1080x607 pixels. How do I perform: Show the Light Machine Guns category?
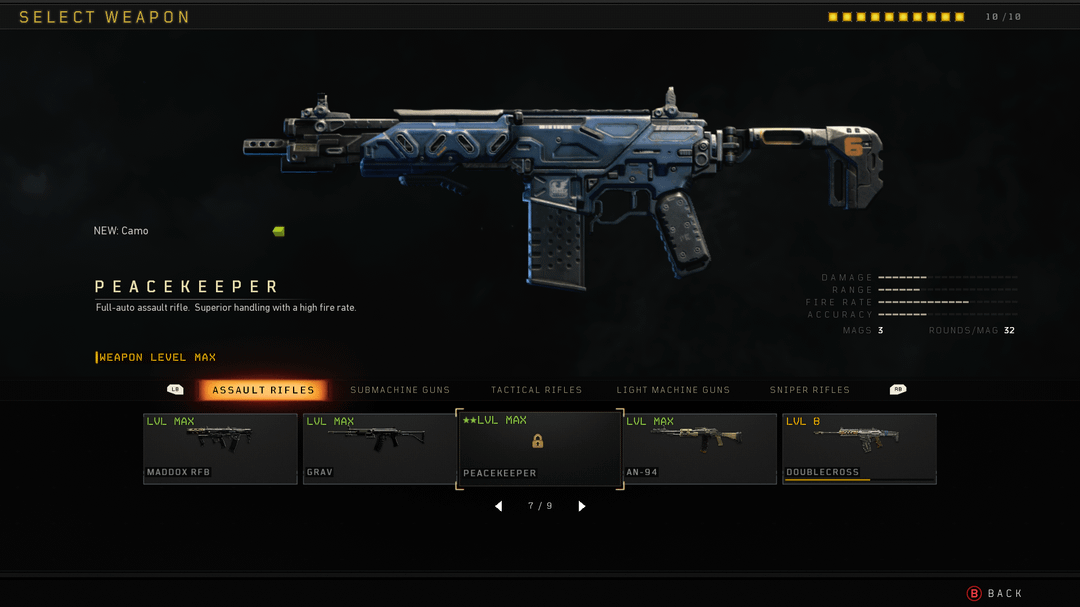pos(673,390)
